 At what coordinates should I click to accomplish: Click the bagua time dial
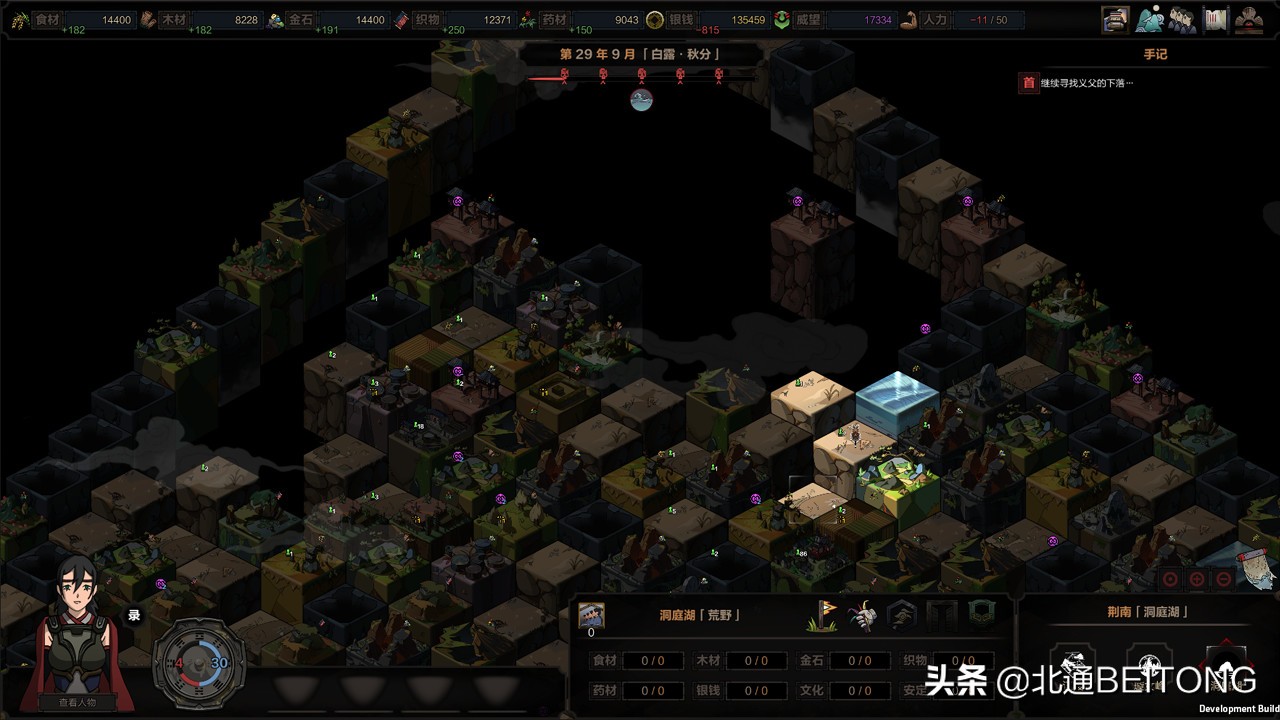coord(198,662)
